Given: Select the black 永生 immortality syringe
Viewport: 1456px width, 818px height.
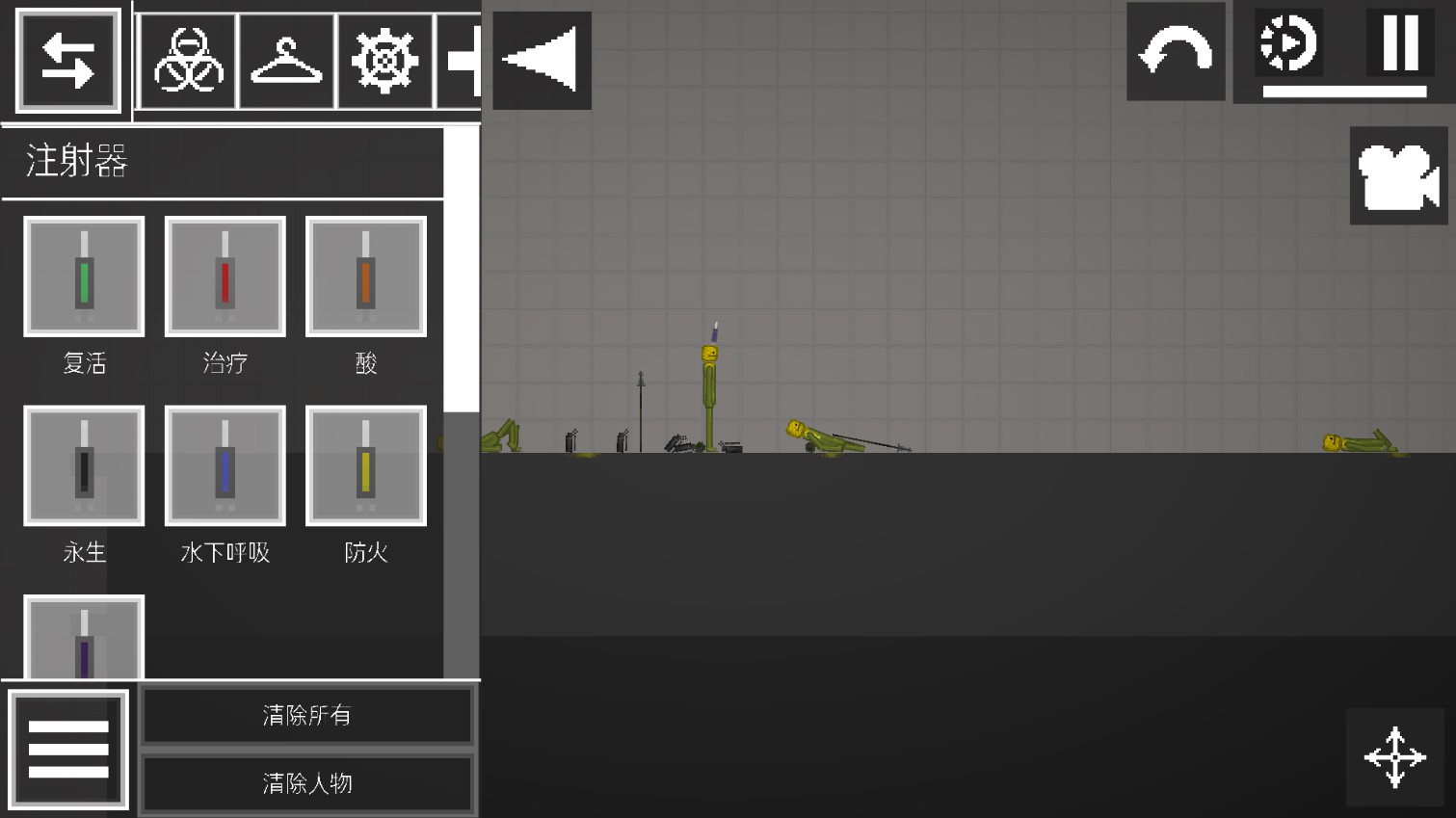Looking at the screenshot, I should pyautogui.click(x=84, y=466).
